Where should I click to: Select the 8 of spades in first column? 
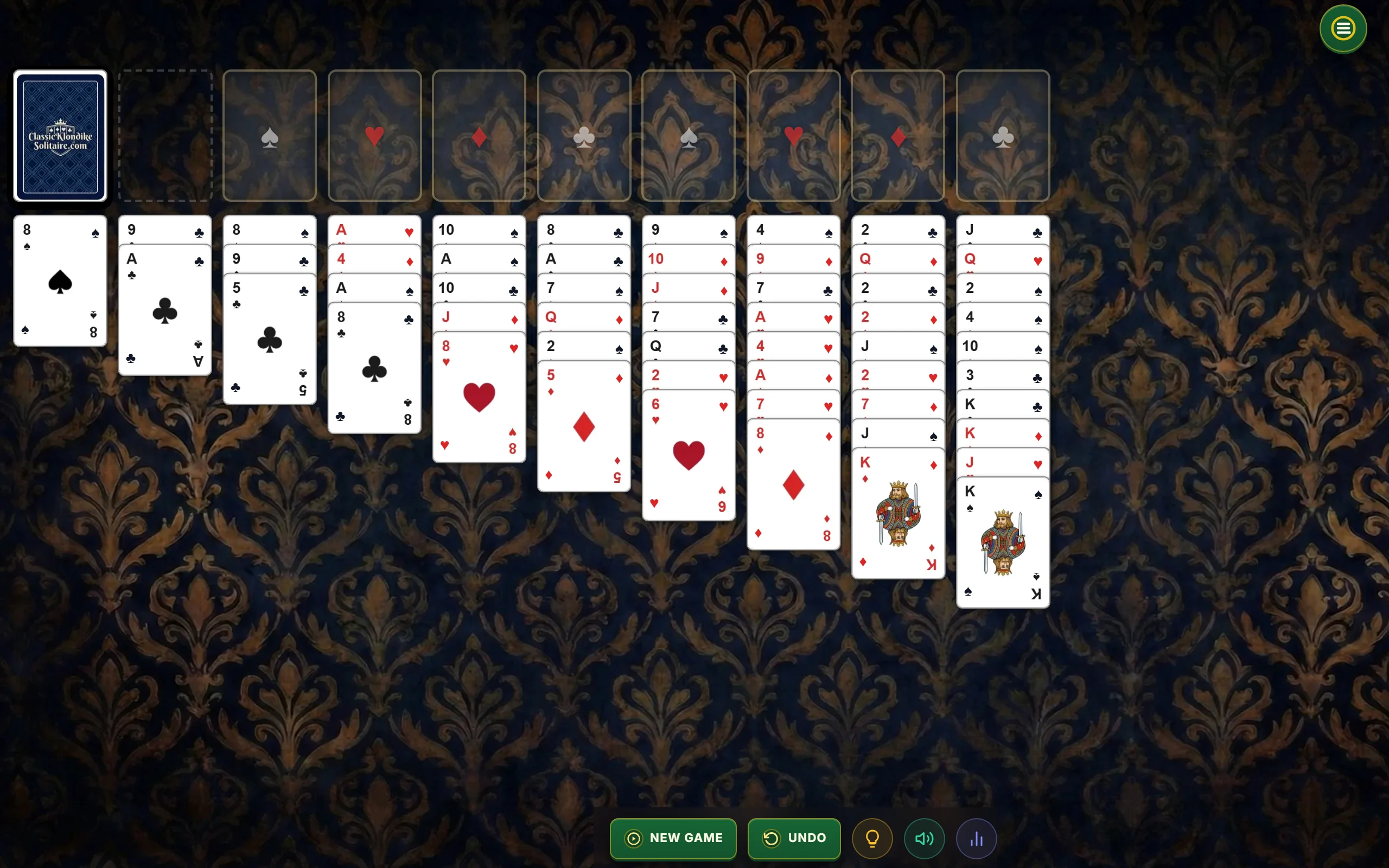point(60,282)
